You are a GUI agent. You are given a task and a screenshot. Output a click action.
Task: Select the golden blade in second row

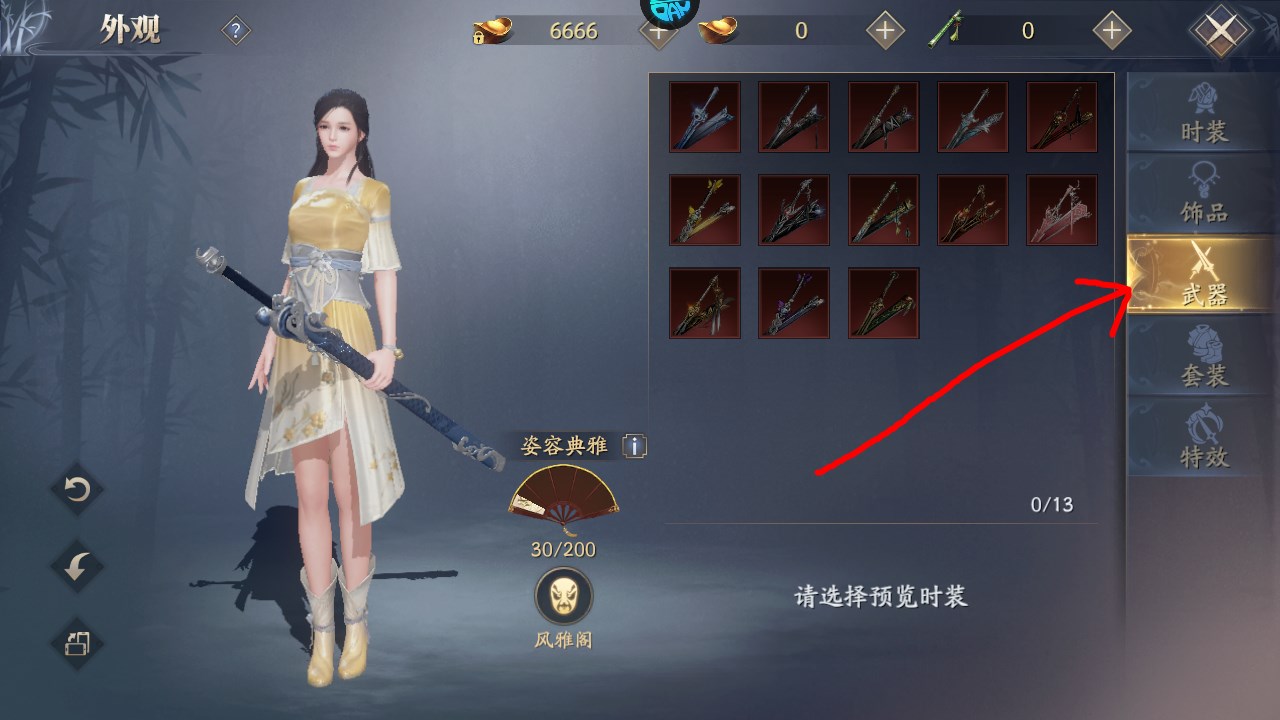click(x=704, y=210)
